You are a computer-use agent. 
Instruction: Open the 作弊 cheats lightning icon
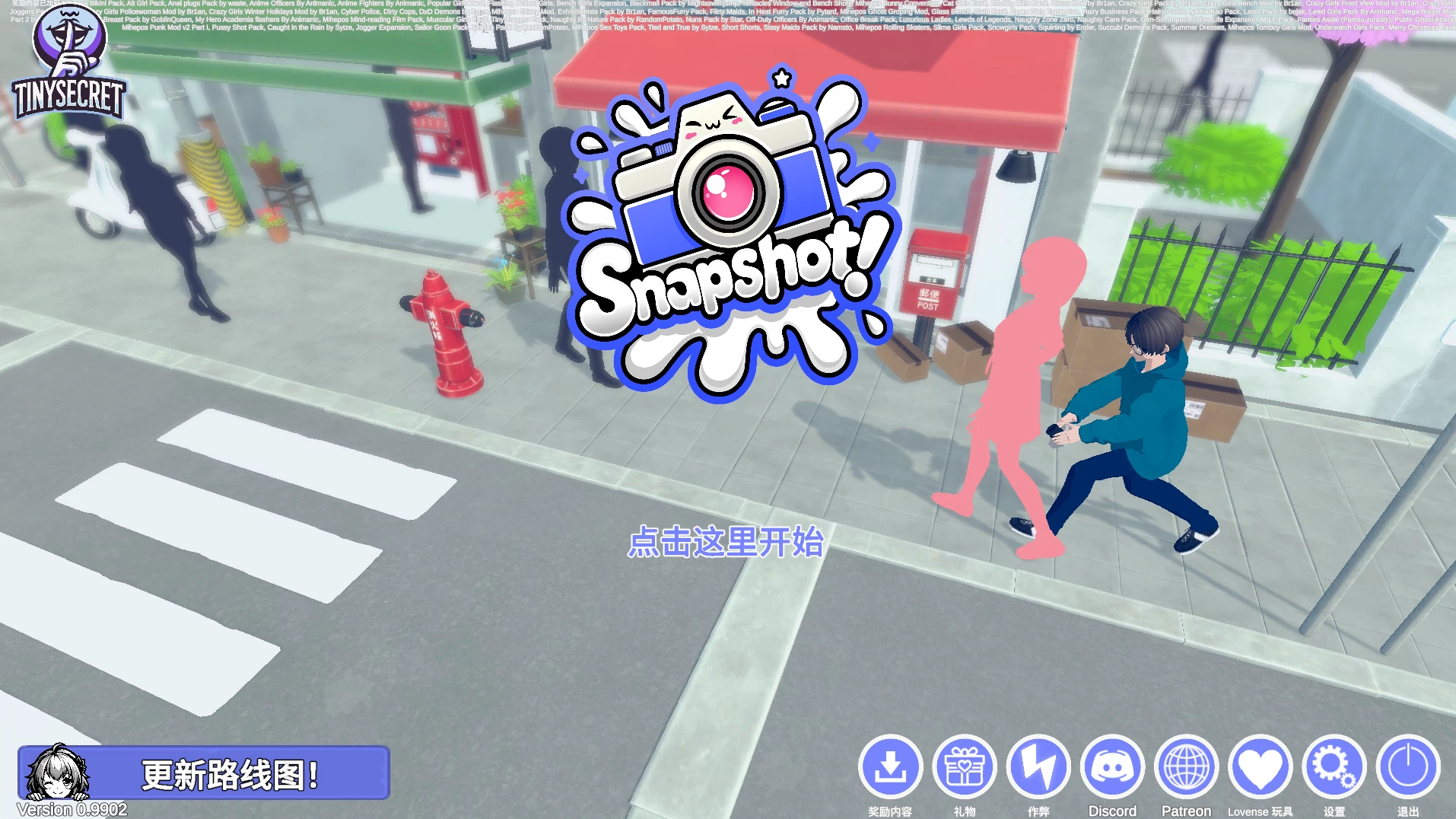coord(1038,766)
